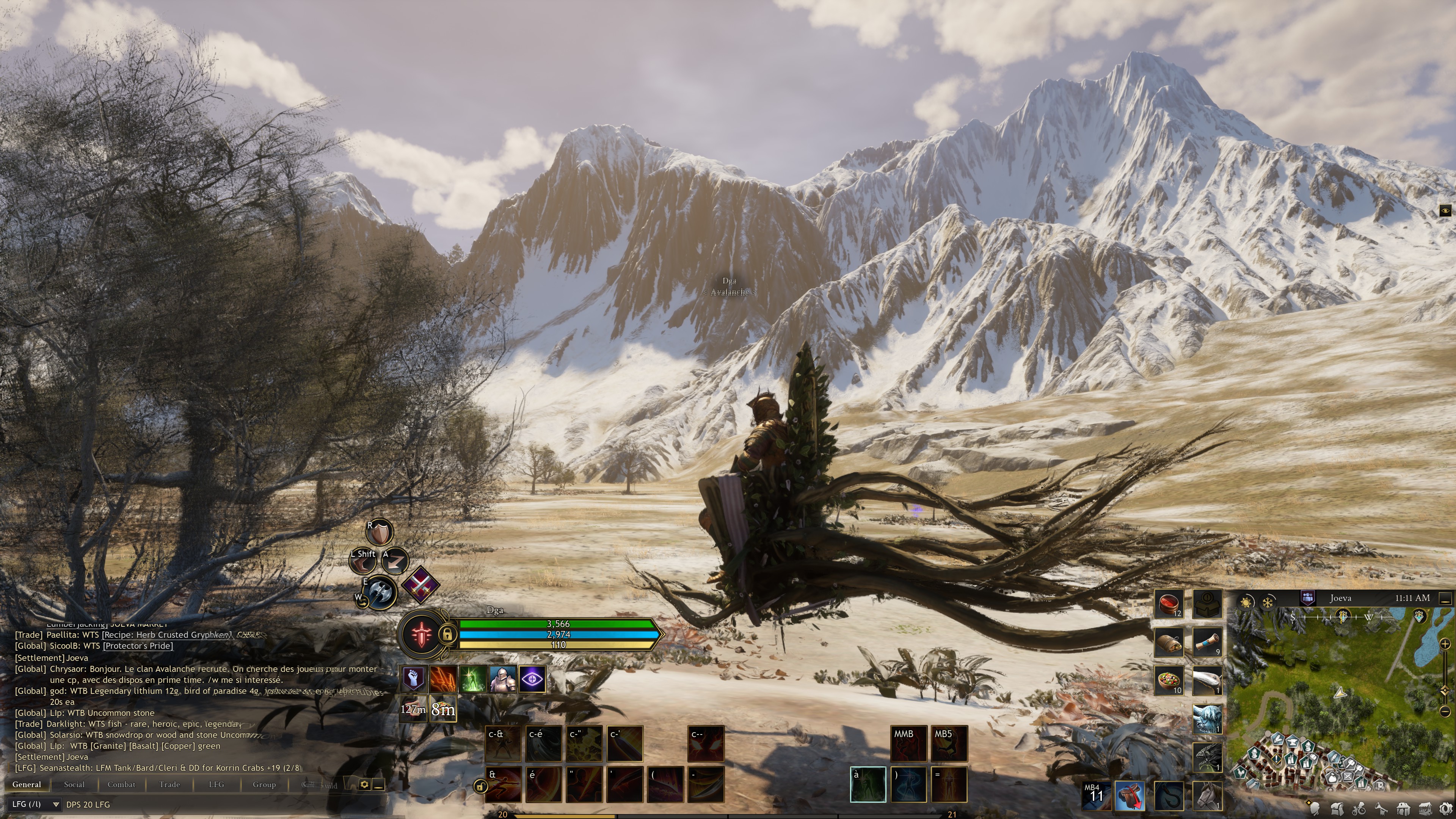Switch to the Social chat tab
Image resolution: width=1456 pixels, height=819 pixels.
click(x=74, y=784)
